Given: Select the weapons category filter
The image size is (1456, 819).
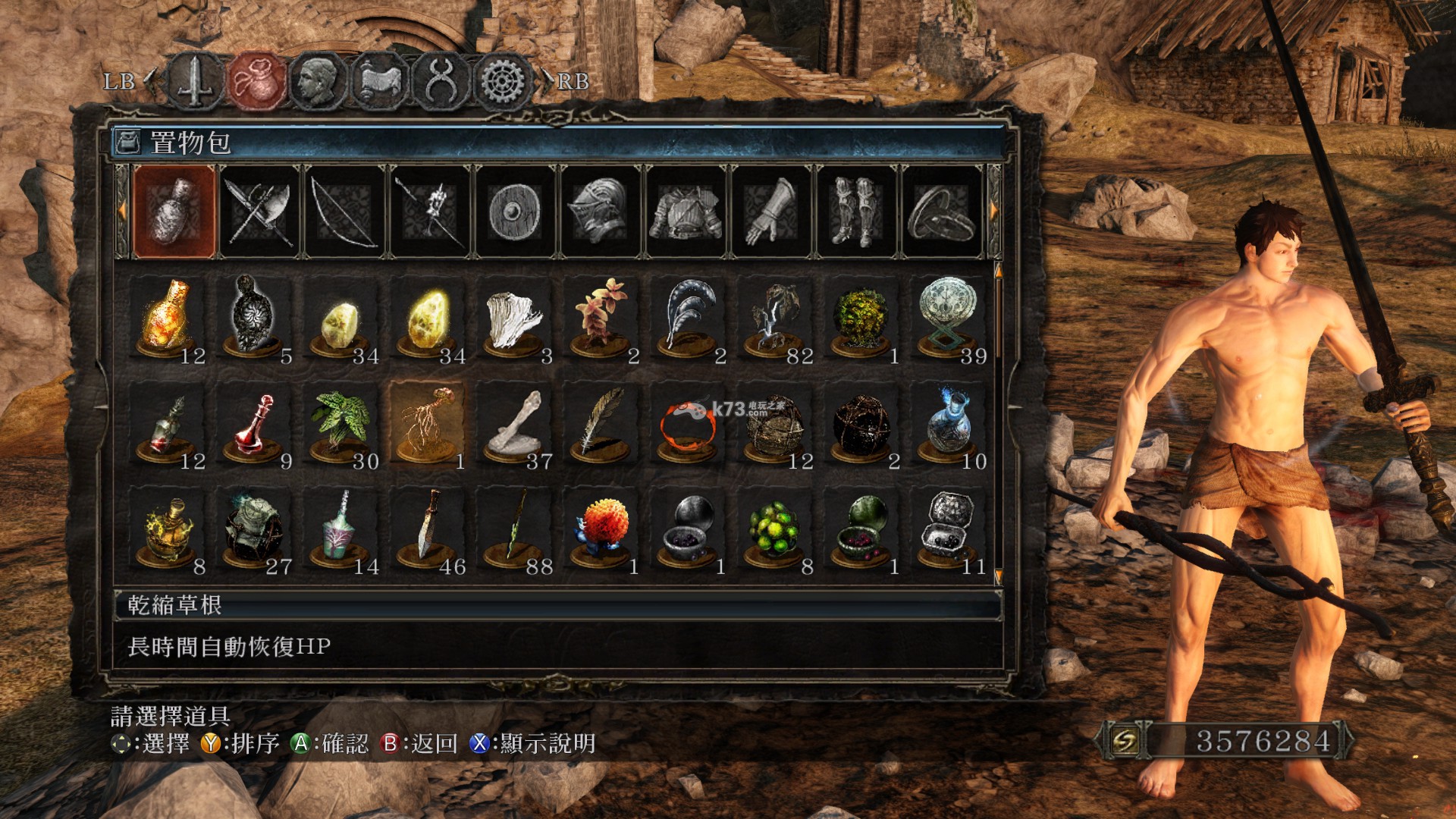Looking at the screenshot, I should point(260,212).
